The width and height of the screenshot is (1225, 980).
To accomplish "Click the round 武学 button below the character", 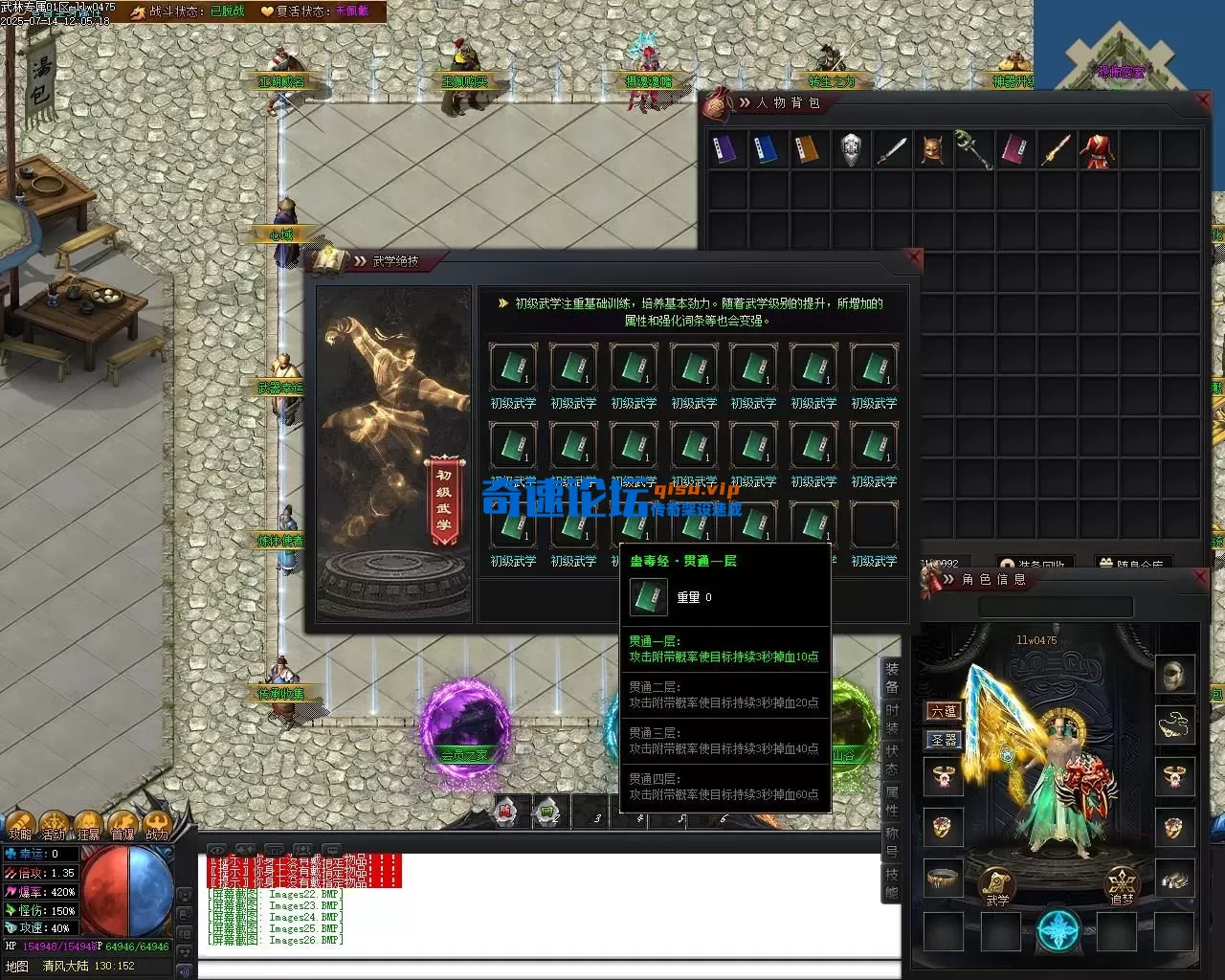I will [996, 884].
